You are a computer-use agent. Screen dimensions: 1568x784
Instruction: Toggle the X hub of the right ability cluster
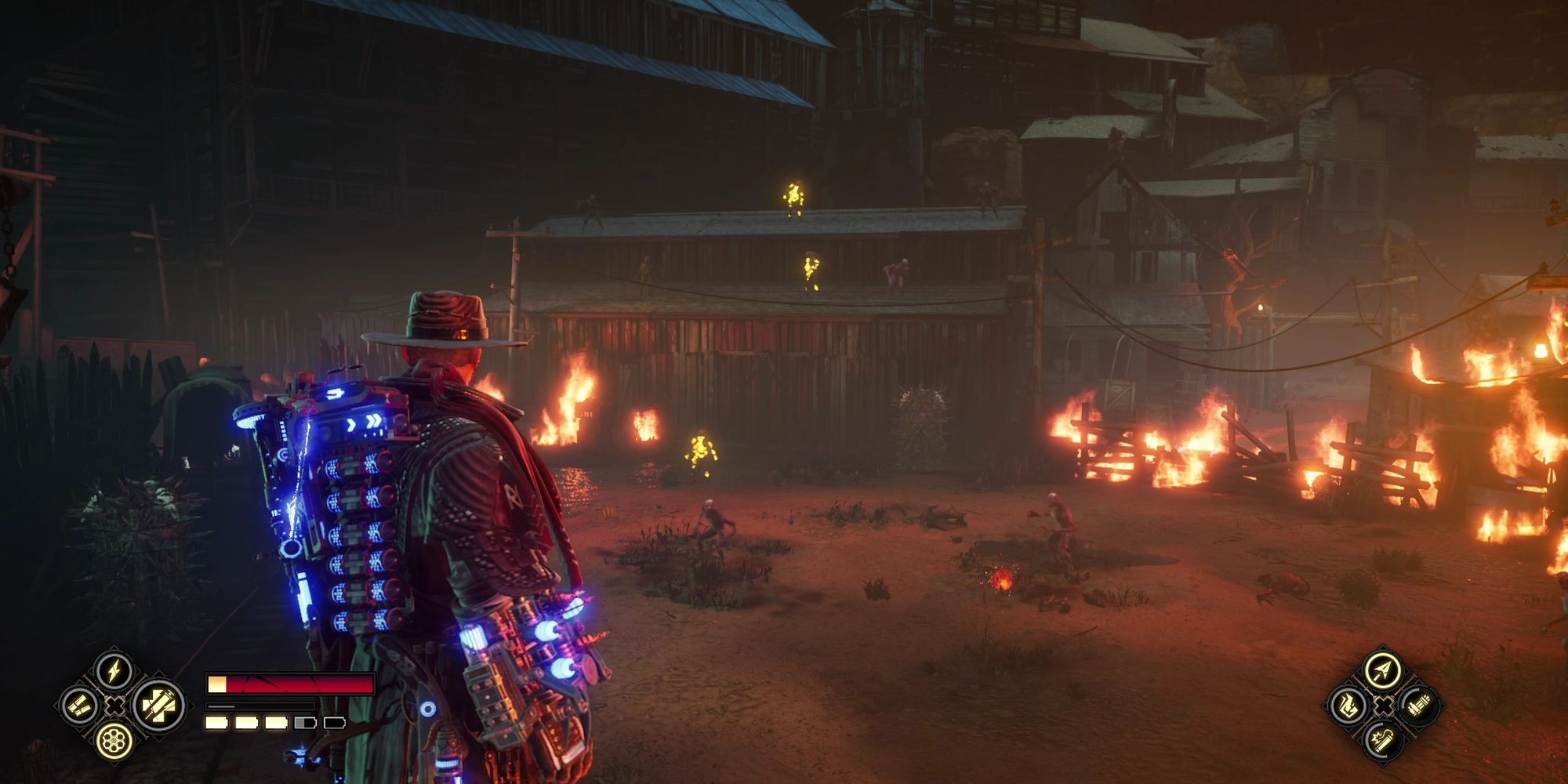tap(1383, 706)
